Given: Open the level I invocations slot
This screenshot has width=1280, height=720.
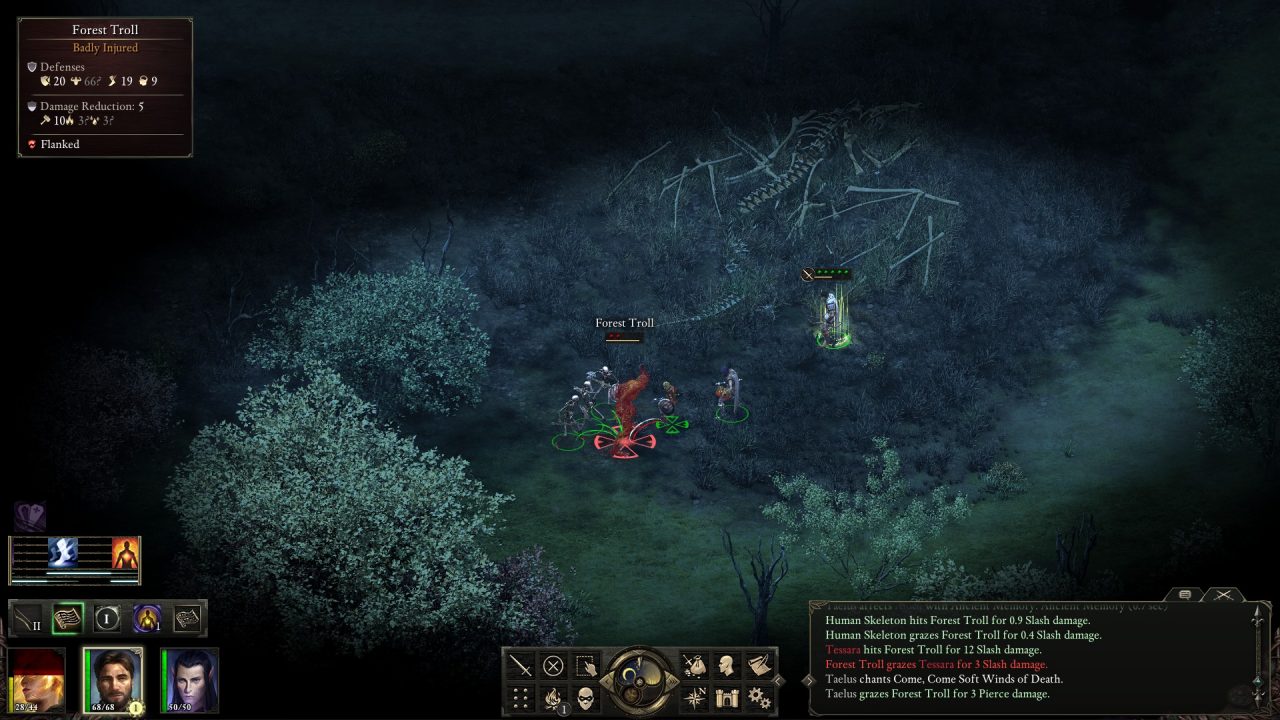Looking at the screenshot, I should [x=107, y=618].
